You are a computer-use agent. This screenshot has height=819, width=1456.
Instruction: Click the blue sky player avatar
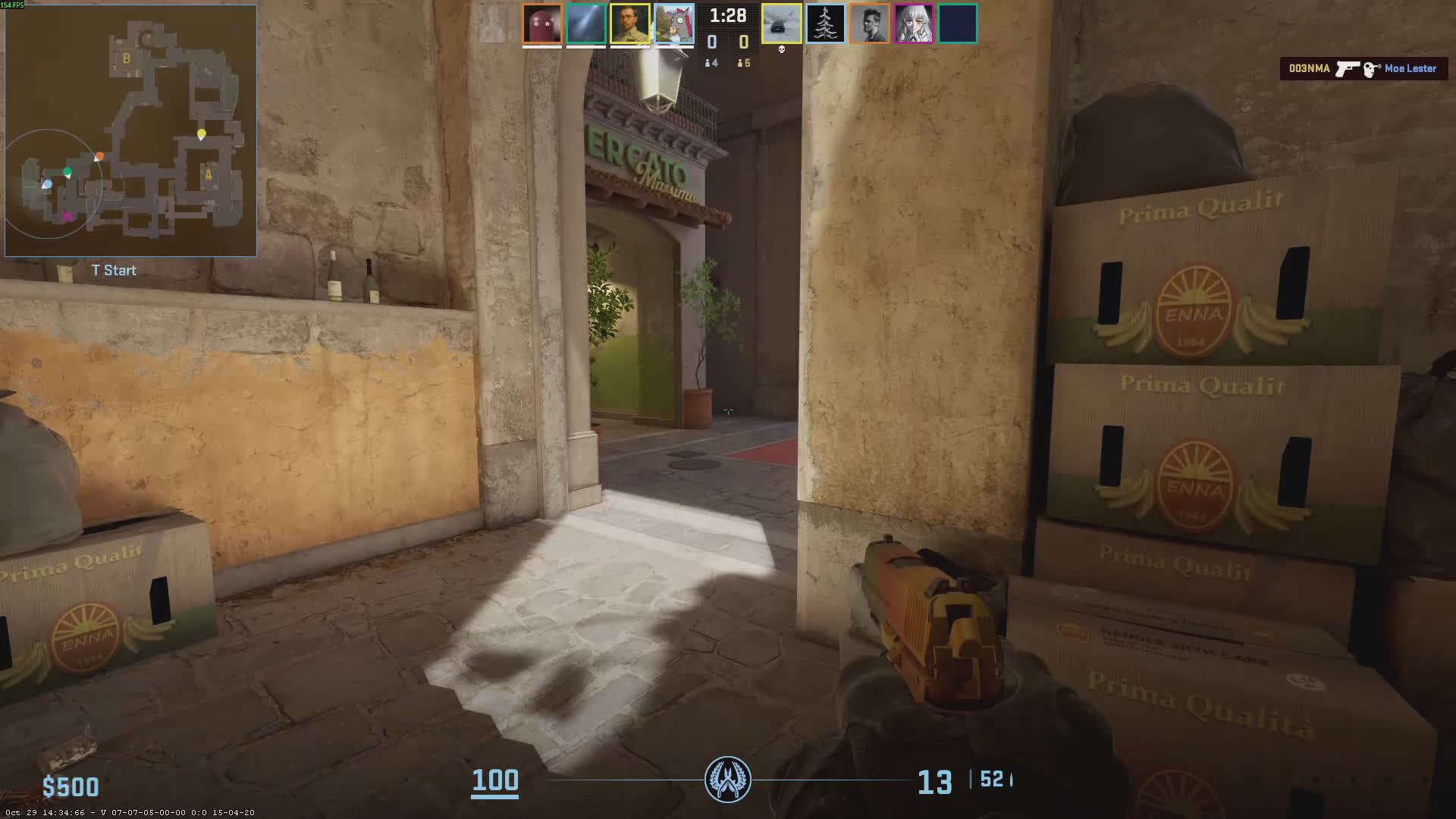click(586, 24)
